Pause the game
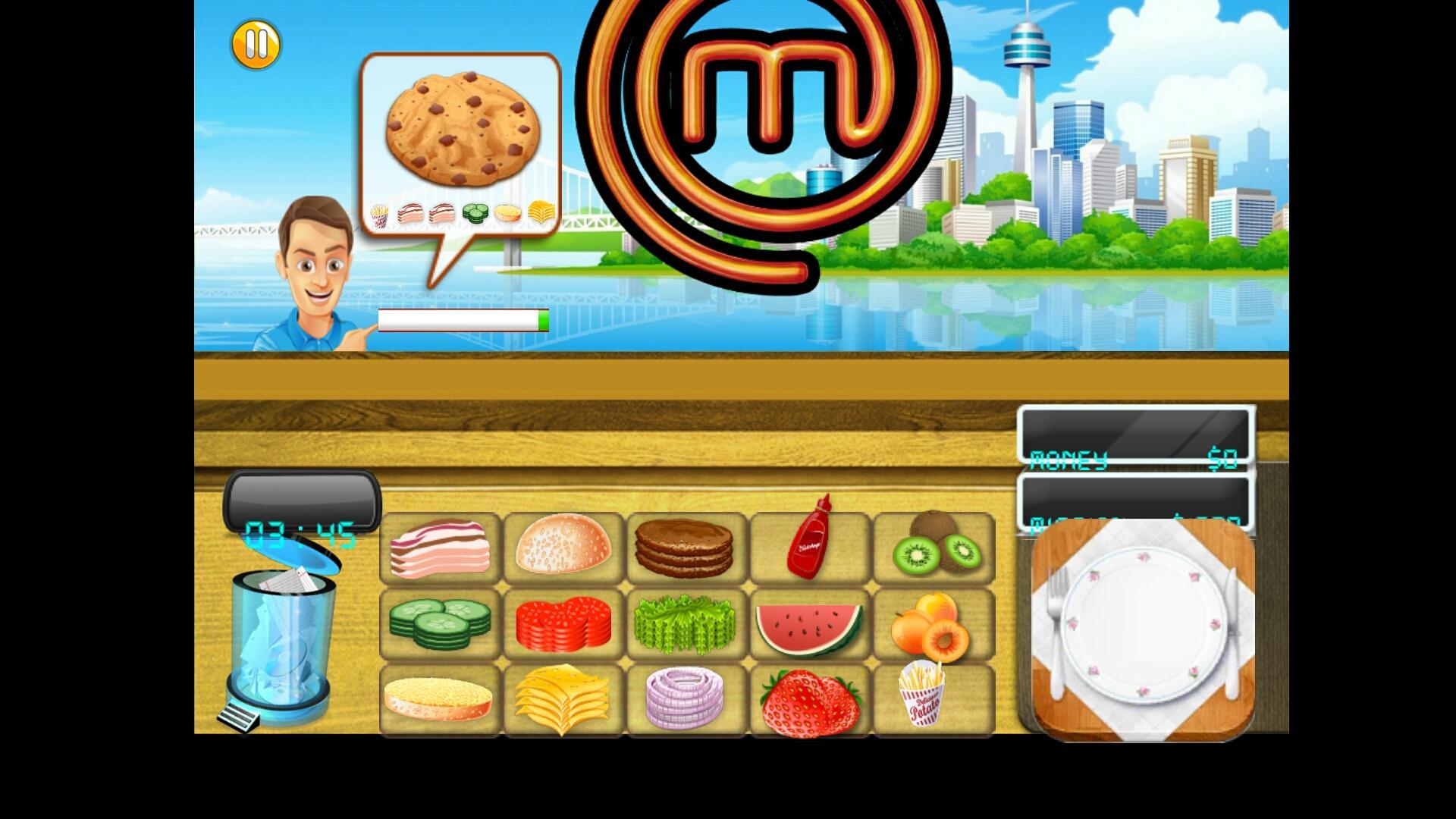The width and height of the screenshot is (1456, 819). [x=256, y=44]
